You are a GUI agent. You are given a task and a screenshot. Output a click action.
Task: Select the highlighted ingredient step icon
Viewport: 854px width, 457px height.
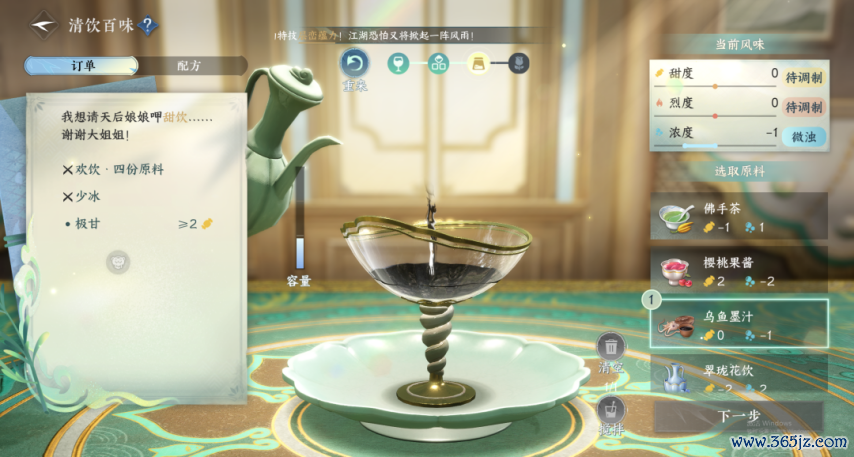479,64
